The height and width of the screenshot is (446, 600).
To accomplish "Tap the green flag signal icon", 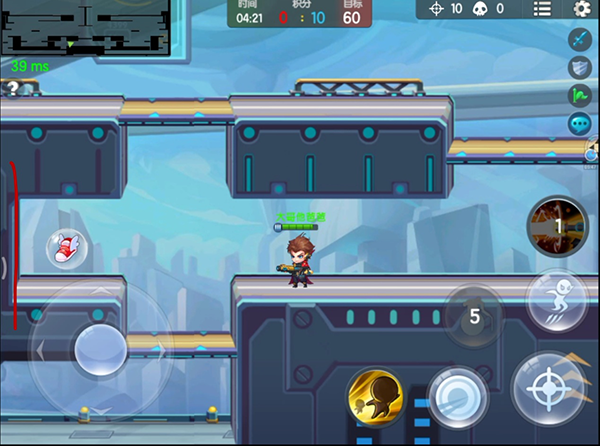I will (581, 96).
